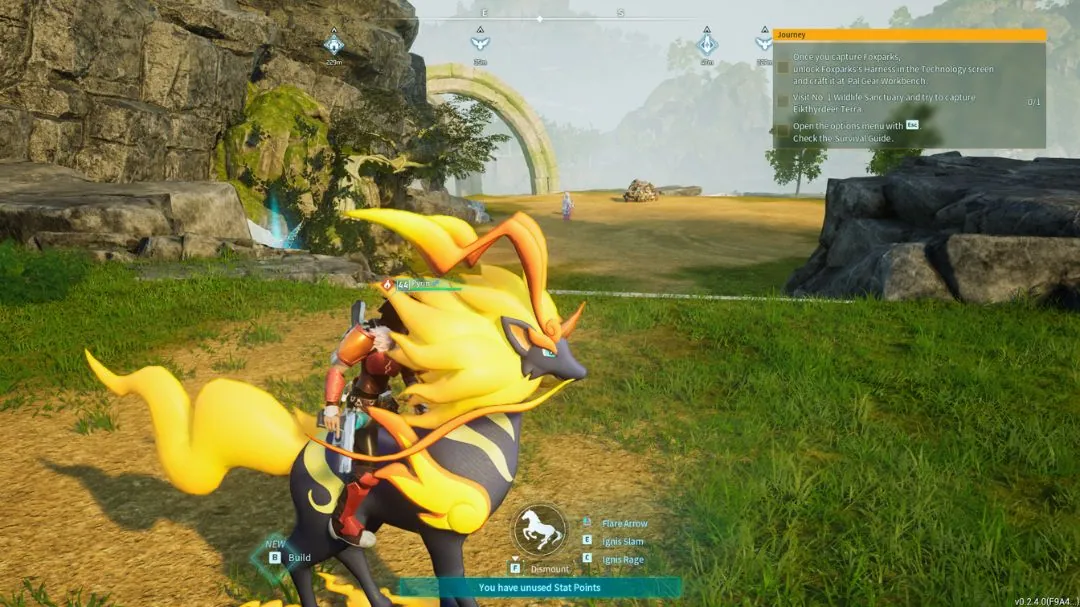Use the Ignis Rage skill
The width and height of the screenshot is (1080, 607).
(622, 559)
